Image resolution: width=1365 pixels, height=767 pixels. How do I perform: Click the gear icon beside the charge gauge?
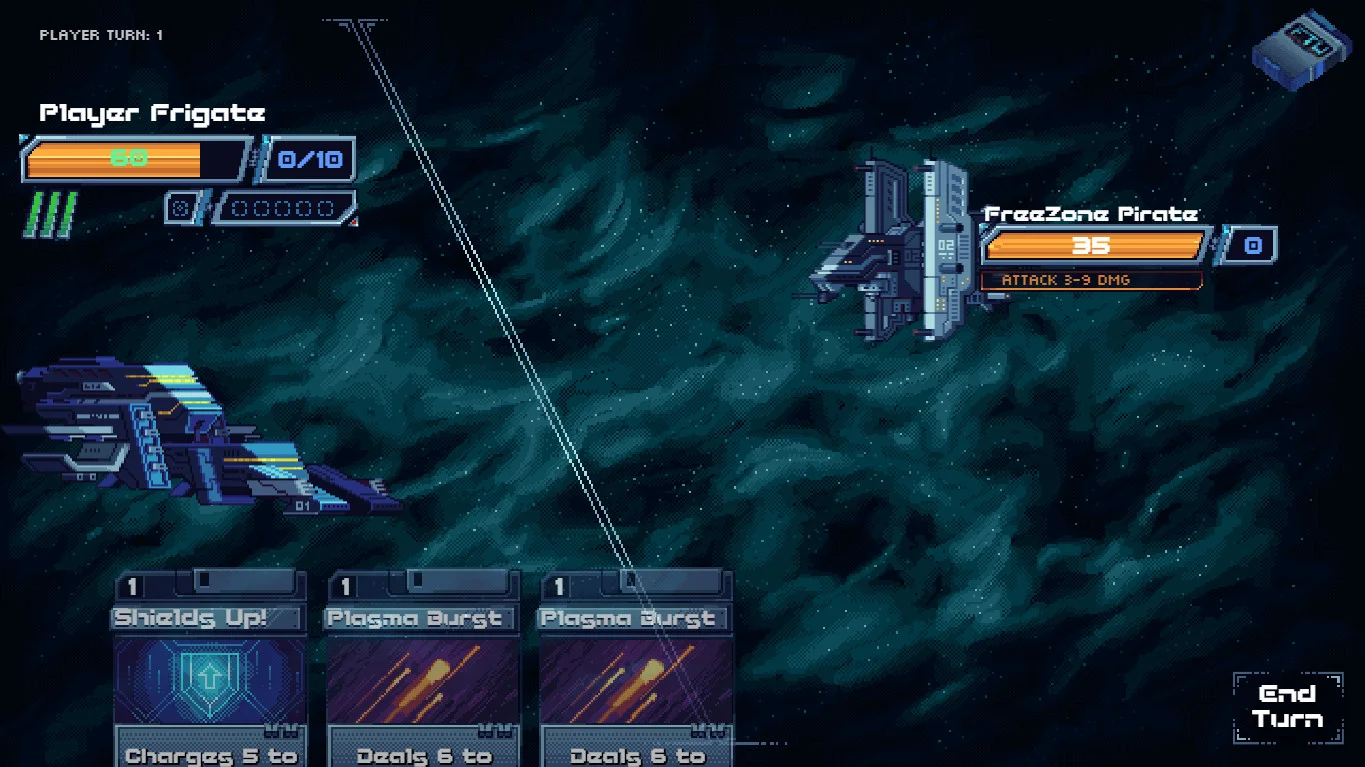182,207
